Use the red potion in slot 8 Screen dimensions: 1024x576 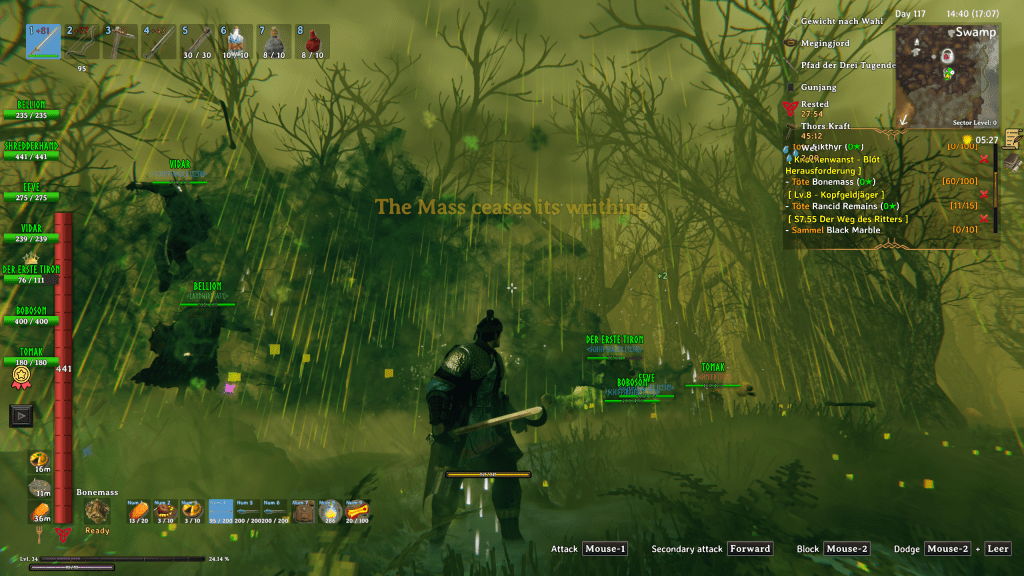pos(312,42)
